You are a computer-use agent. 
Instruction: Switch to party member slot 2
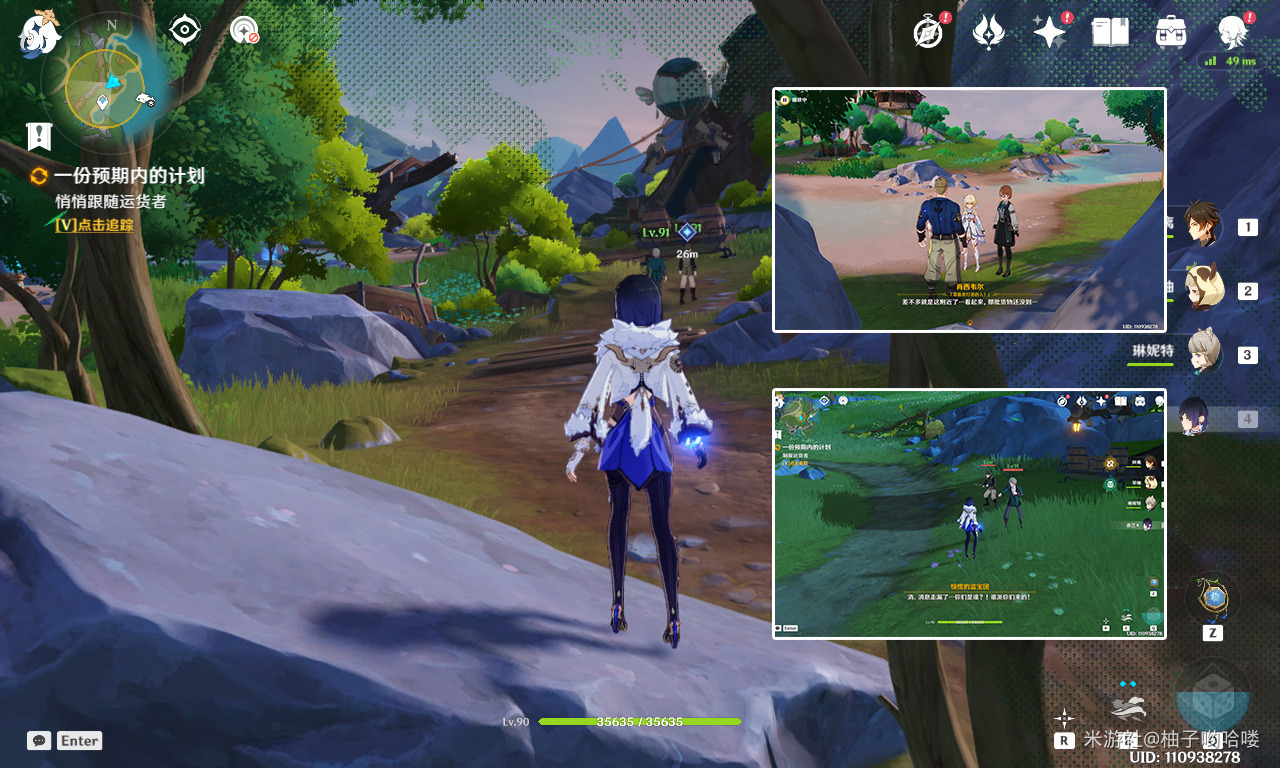click(1204, 290)
